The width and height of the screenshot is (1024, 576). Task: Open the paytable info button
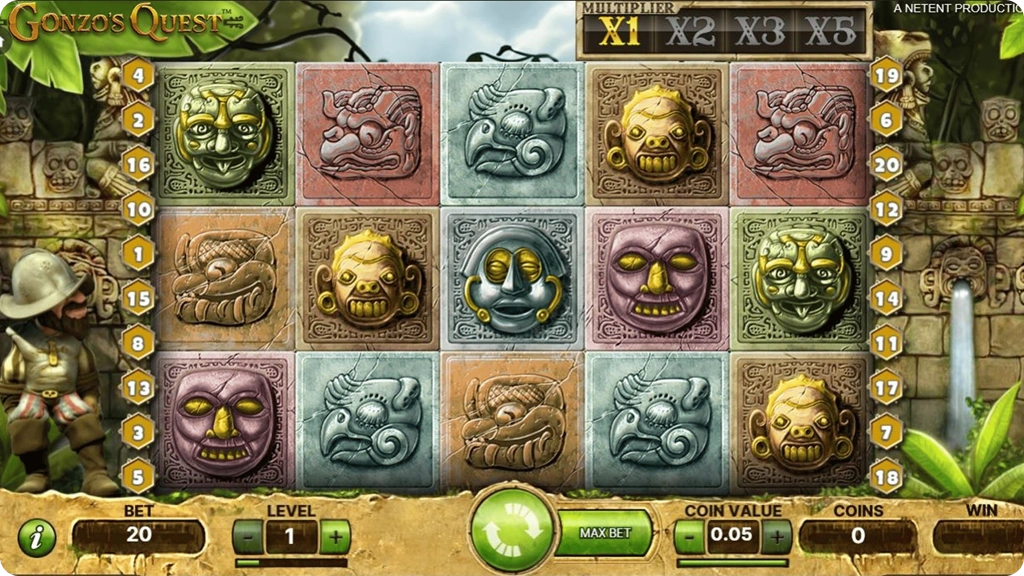pos(37,538)
